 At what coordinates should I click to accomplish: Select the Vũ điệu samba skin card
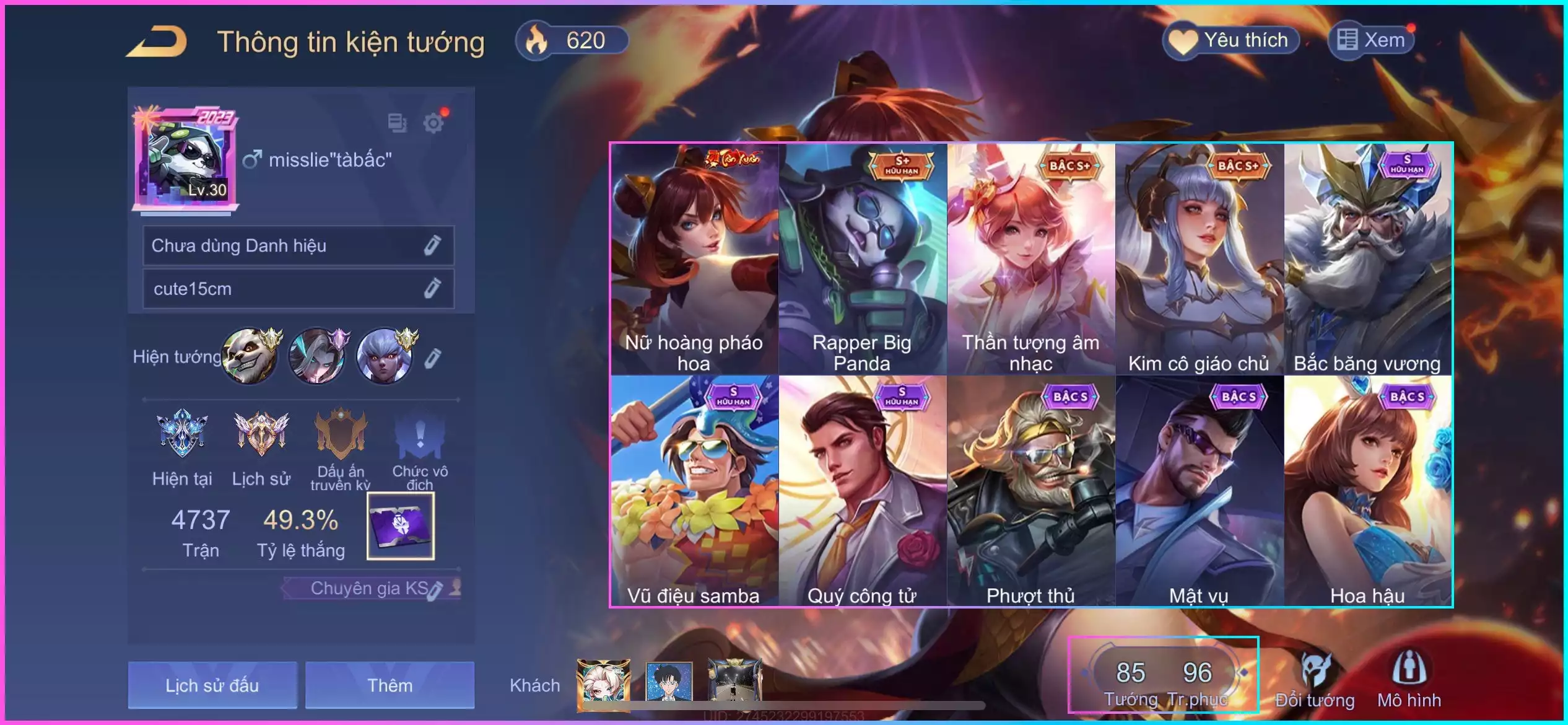[694, 491]
